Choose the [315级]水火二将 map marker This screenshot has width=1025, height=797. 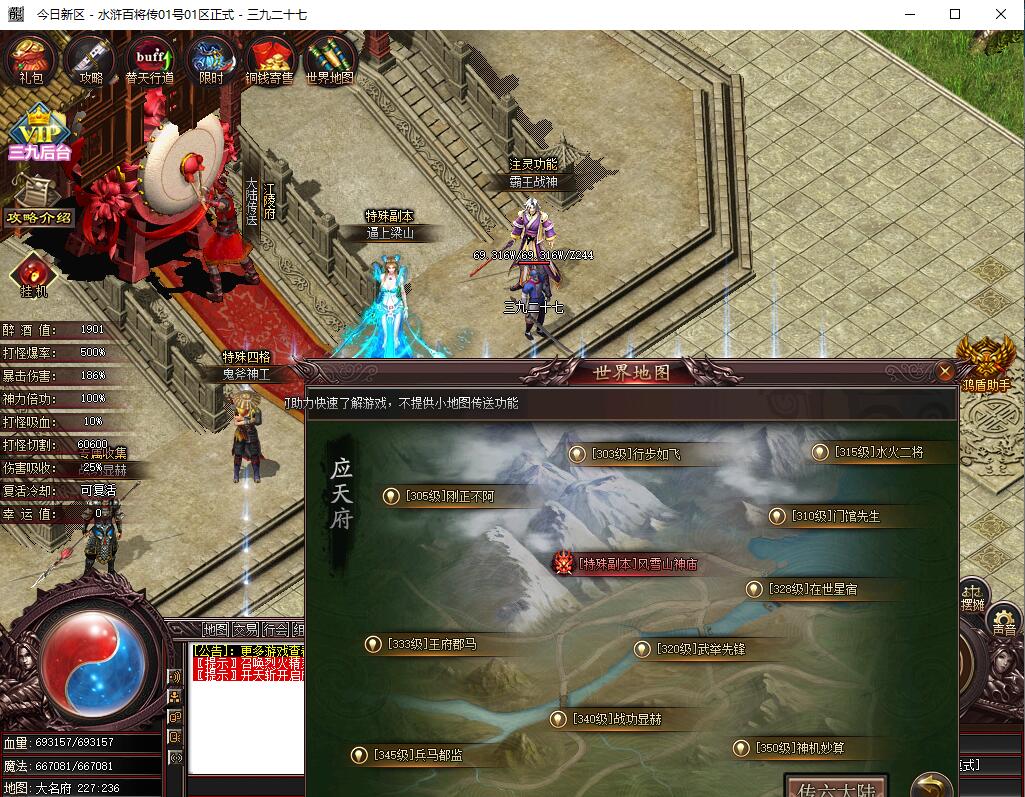coord(869,452)
